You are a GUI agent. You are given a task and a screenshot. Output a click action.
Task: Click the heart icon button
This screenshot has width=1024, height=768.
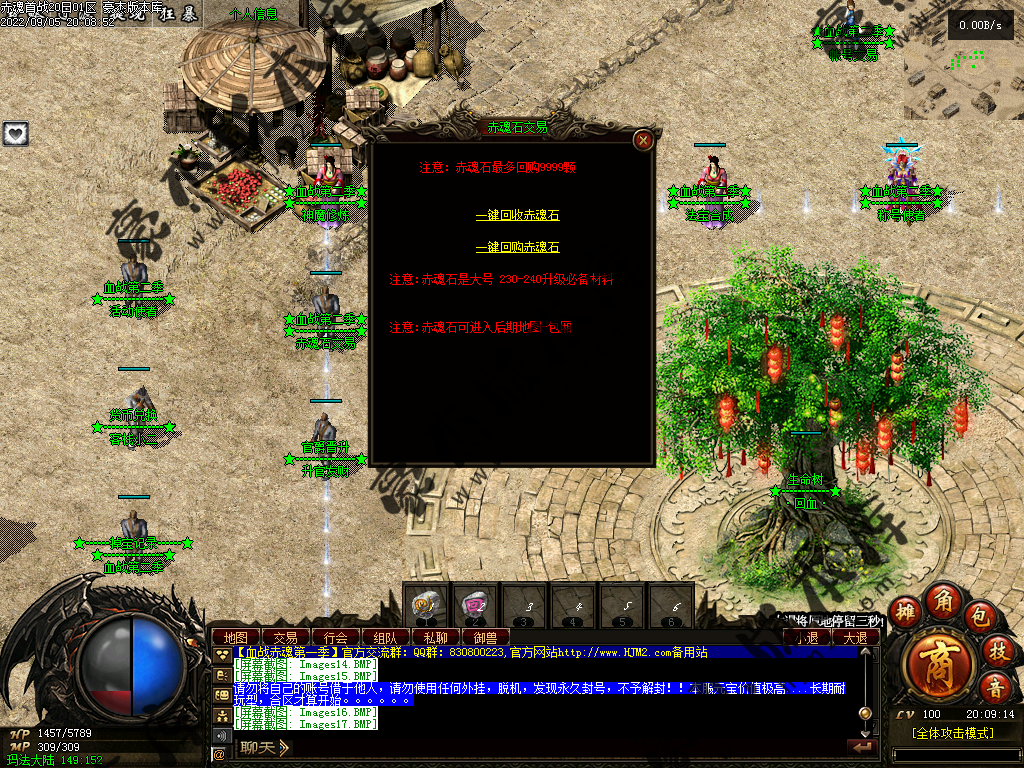(x=15, y=134)
